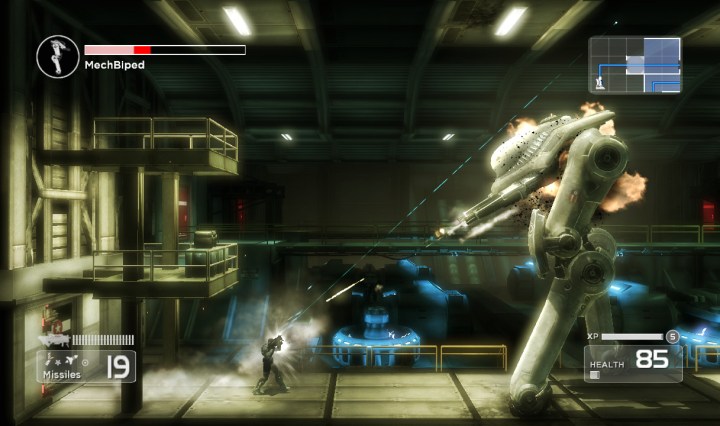Click the objective marker on the minimap

click(599, 81)
